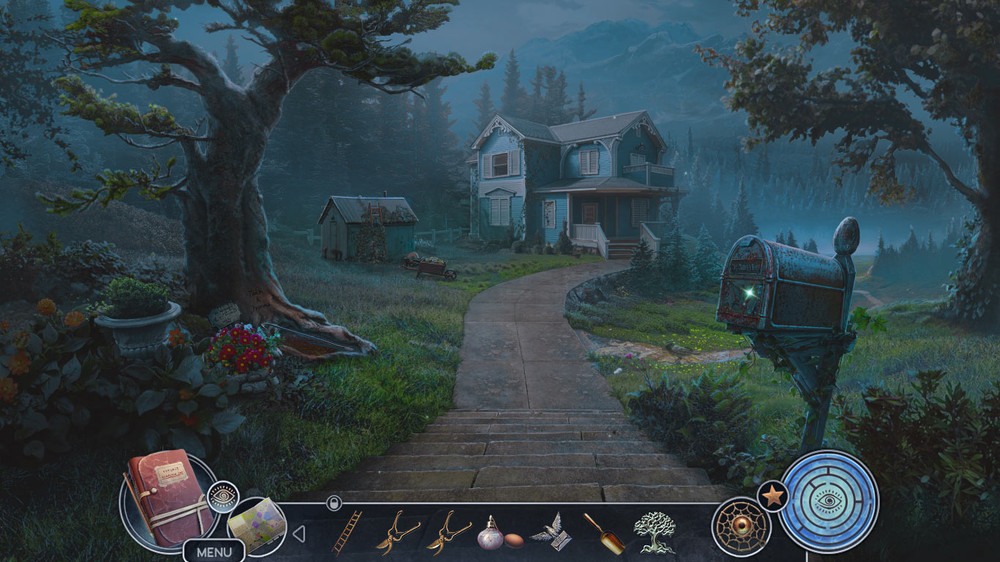Open the red leather journal
1000x562 pixels.
pyautogui.click(x=168, y=497)
